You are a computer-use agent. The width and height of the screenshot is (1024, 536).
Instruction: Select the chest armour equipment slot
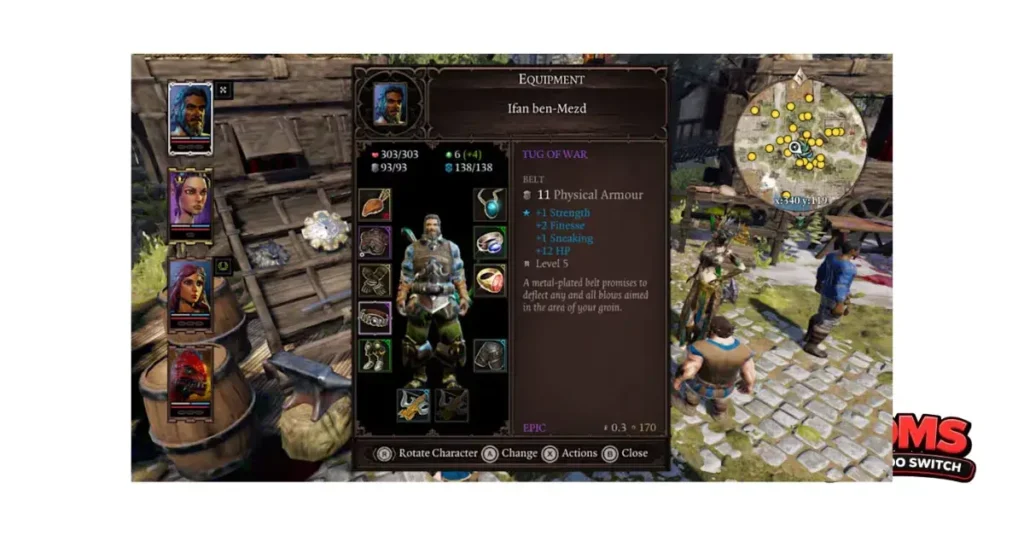[375, 242]
